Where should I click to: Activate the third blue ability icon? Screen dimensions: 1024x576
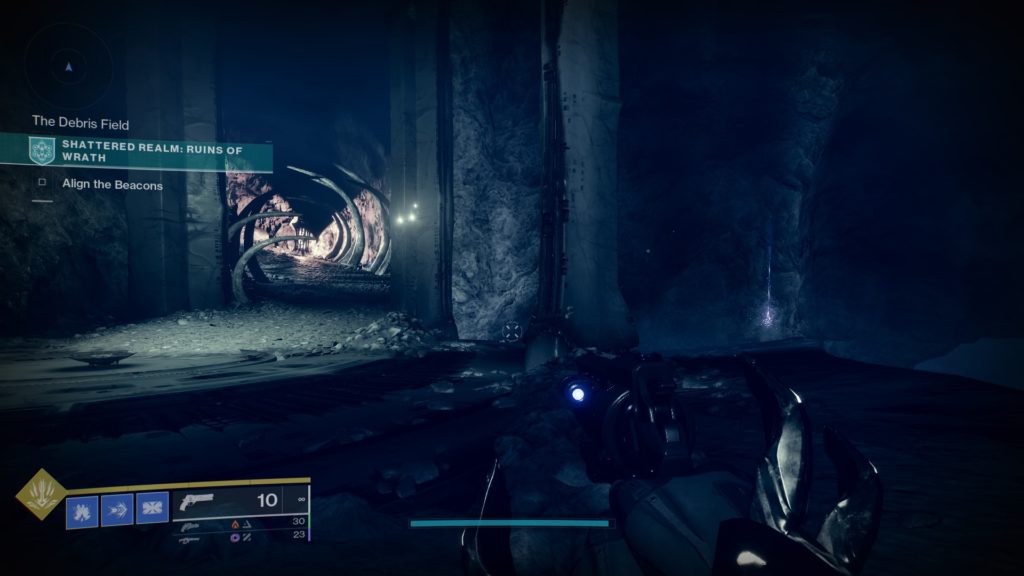tap(152, 510)
